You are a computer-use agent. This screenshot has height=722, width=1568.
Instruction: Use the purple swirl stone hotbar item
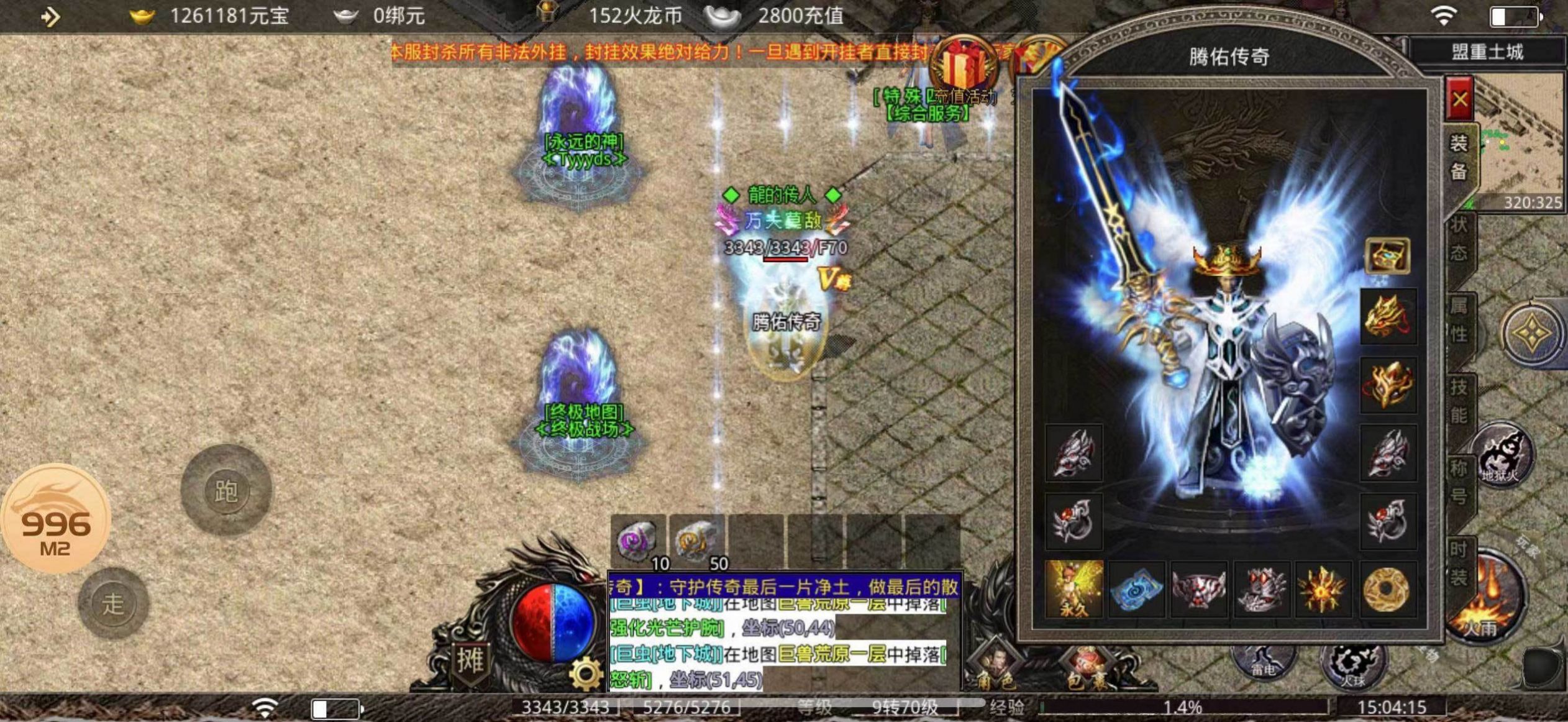[636, 539]
